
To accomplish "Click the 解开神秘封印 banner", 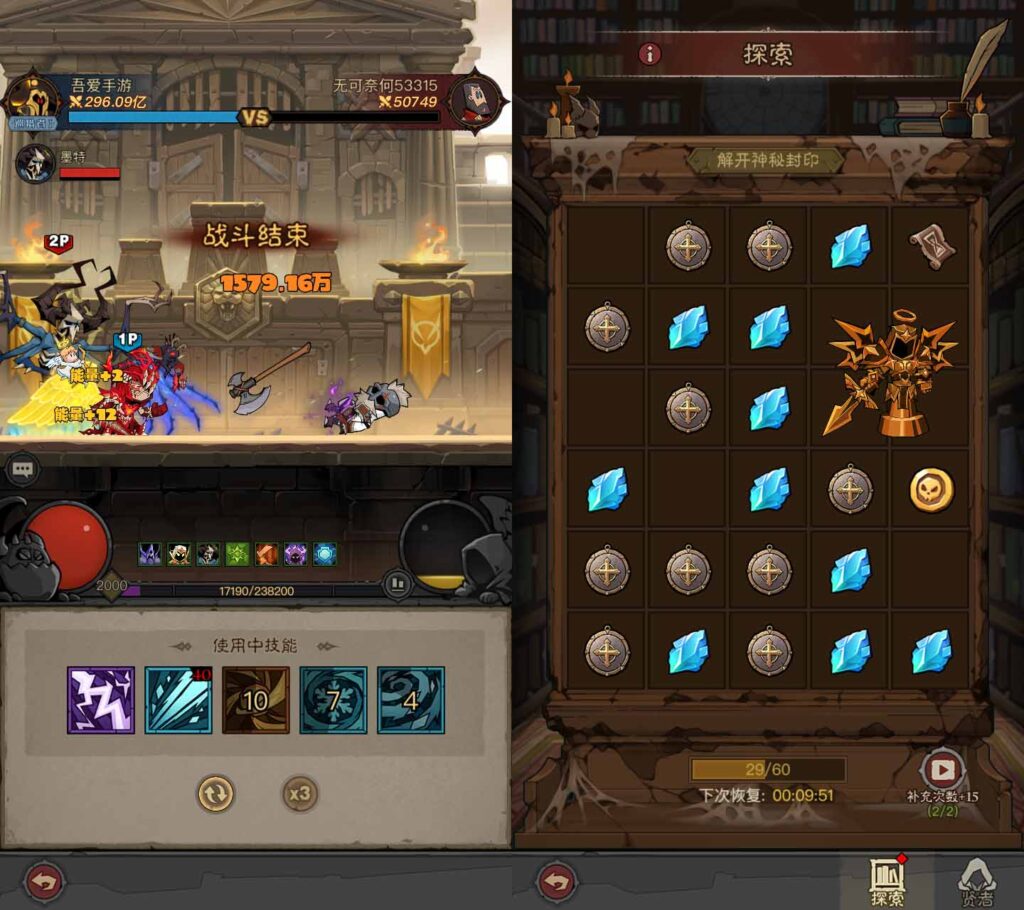I will [767, 160].
